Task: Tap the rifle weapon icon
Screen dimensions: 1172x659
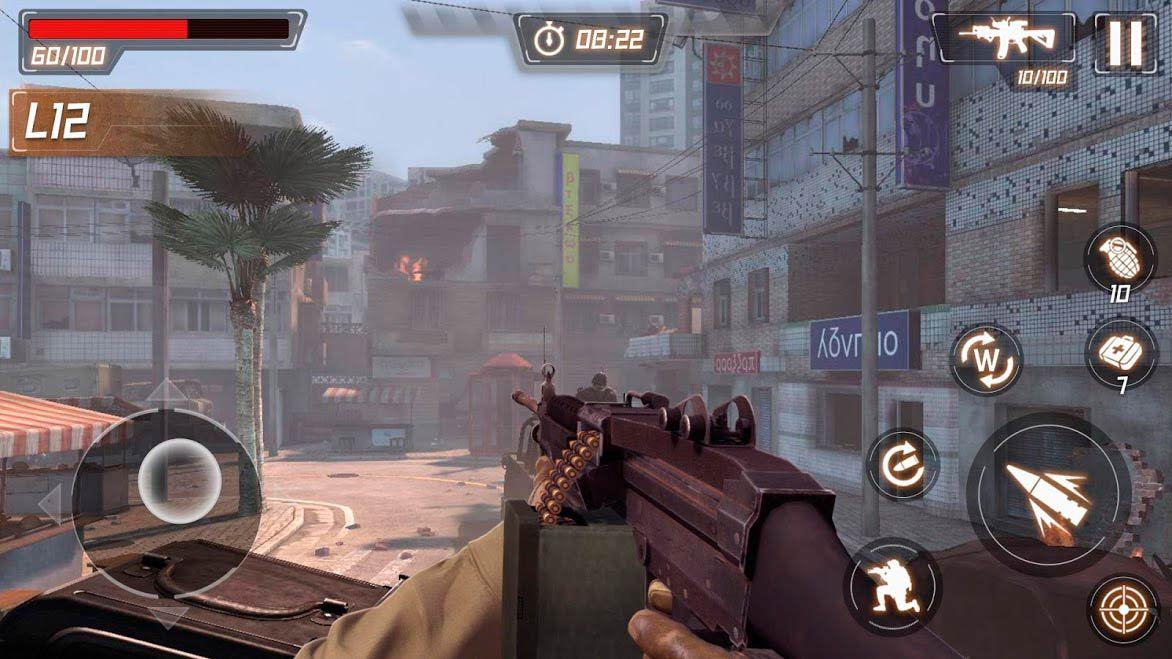Action: [x=1004, y=40]
